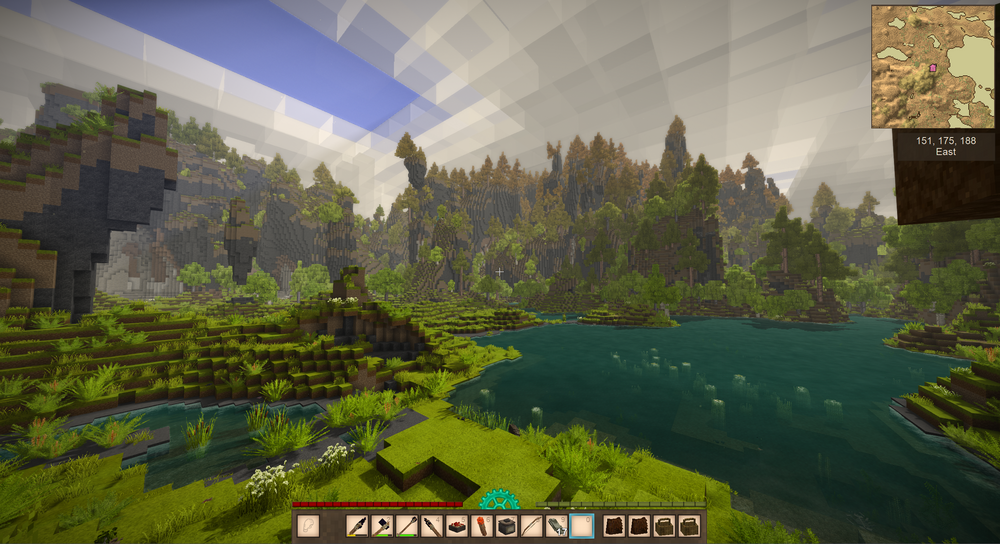1000x544 pixels.
Task: Choose the arrow stack of 17
Action: click(x=557, y=526)
